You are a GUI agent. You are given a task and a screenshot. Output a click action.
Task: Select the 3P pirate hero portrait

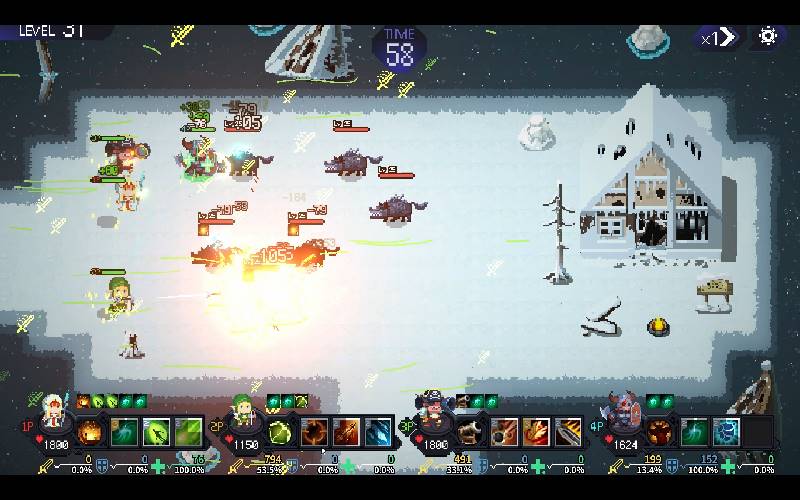pyautogui.click(x=433, y=408)
